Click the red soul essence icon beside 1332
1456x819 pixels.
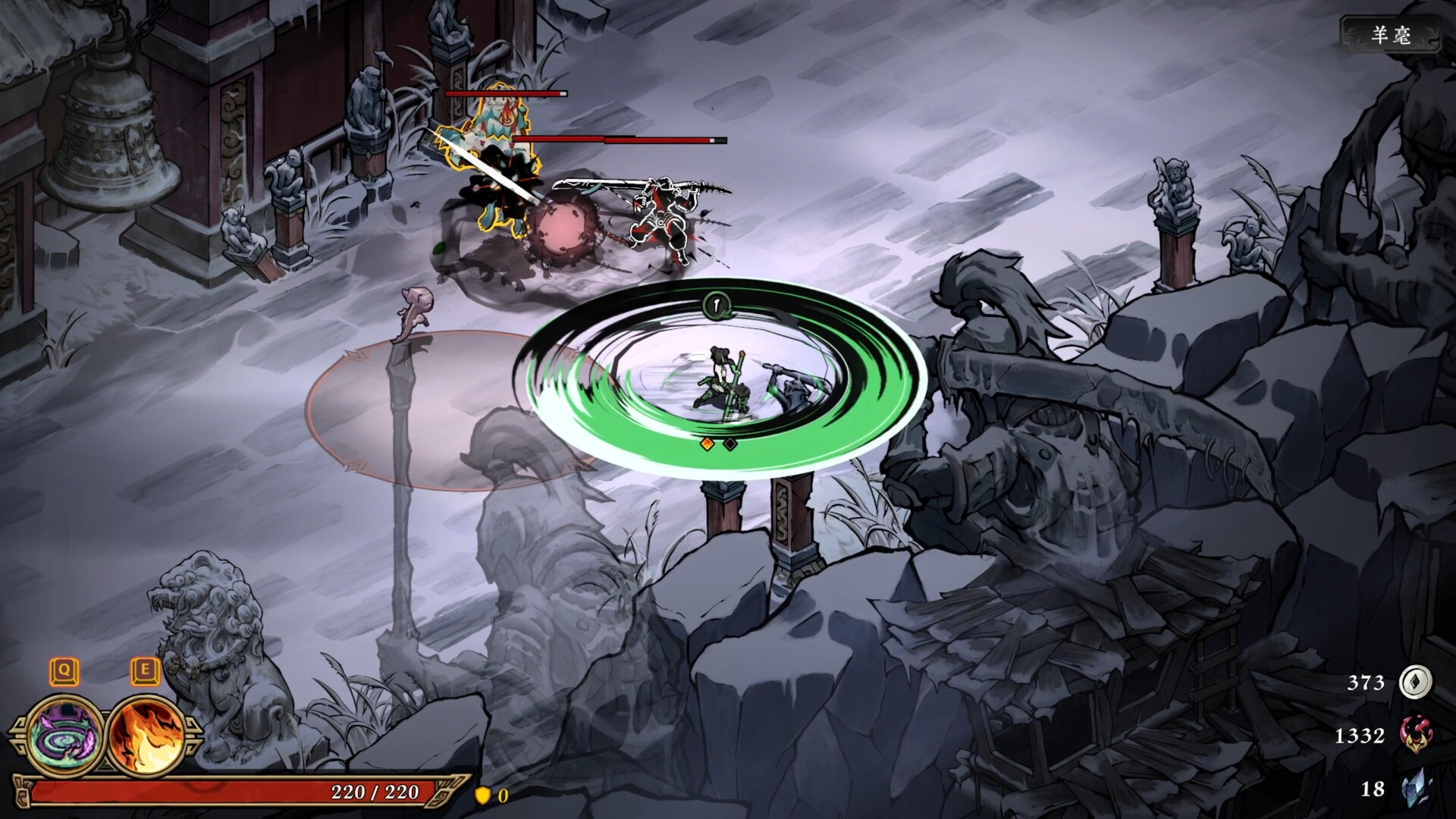[x=1417, y=734]
